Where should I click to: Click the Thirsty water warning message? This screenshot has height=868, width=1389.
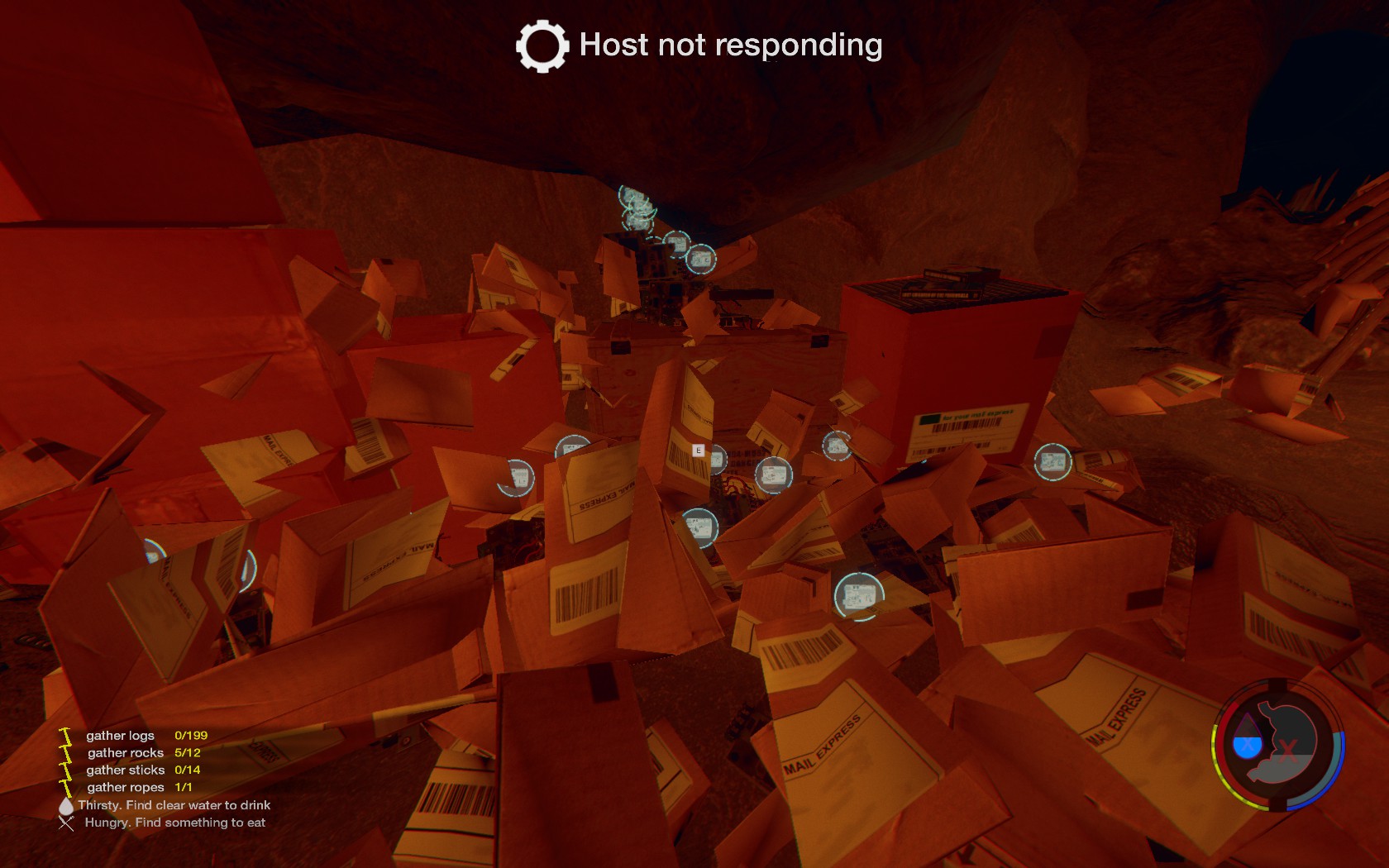[174, 805]
